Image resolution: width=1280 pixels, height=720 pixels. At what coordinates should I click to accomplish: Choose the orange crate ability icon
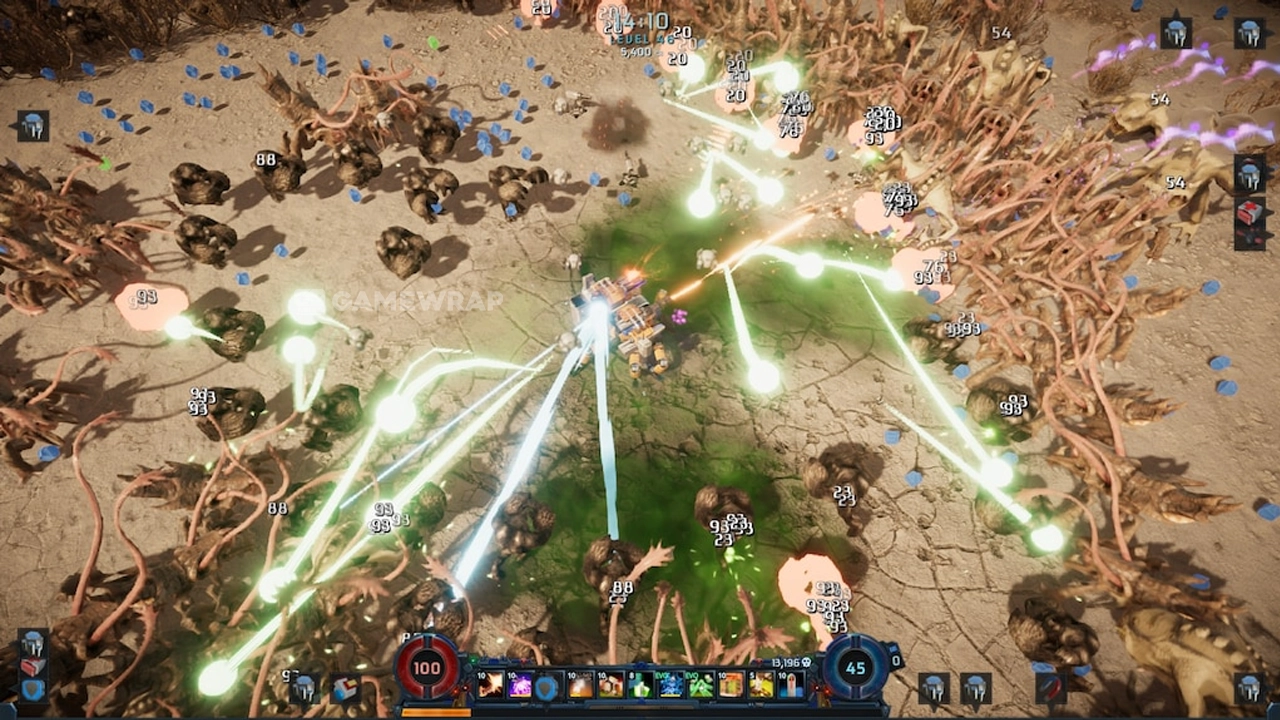click(731, 685)
